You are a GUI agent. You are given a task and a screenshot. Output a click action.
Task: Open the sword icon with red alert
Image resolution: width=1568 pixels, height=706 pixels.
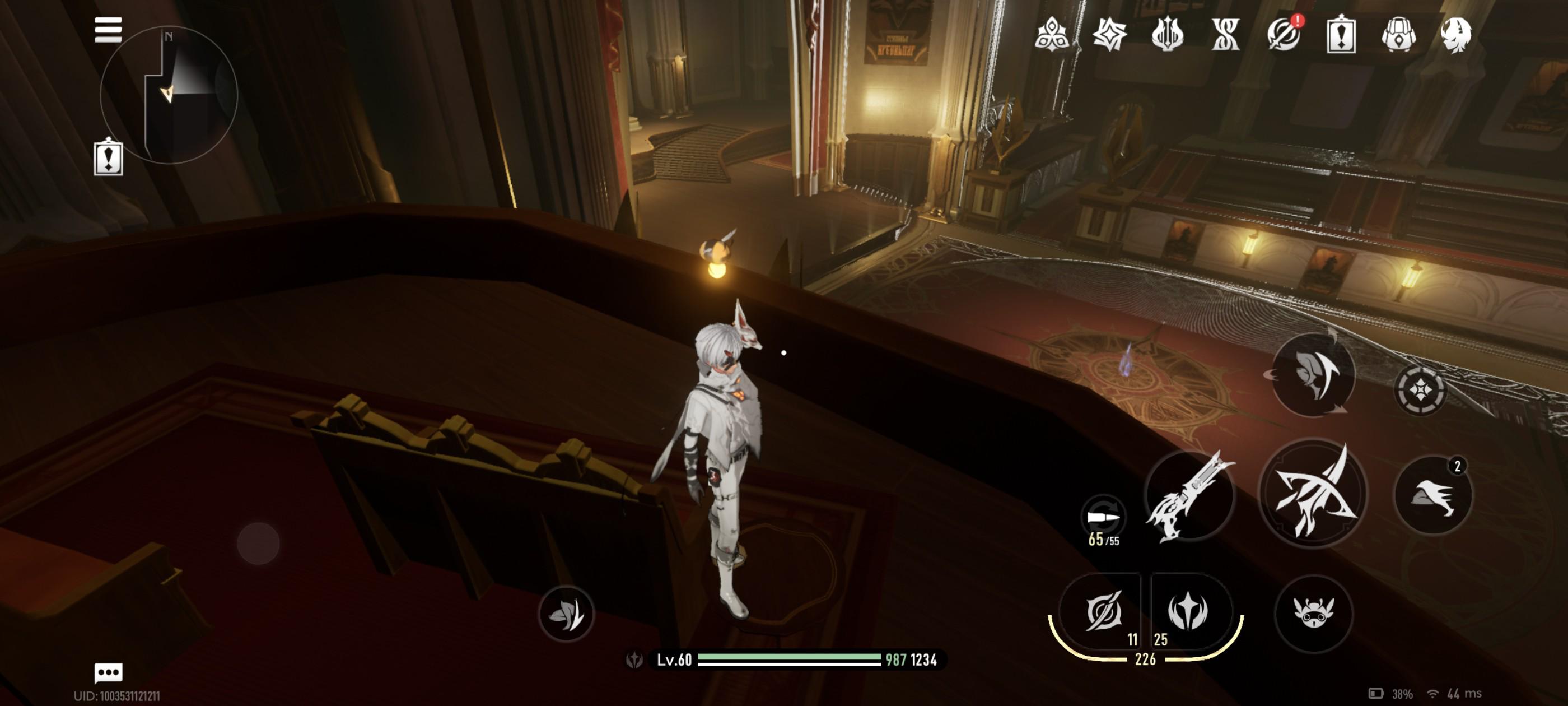(x=1284, y=34)
